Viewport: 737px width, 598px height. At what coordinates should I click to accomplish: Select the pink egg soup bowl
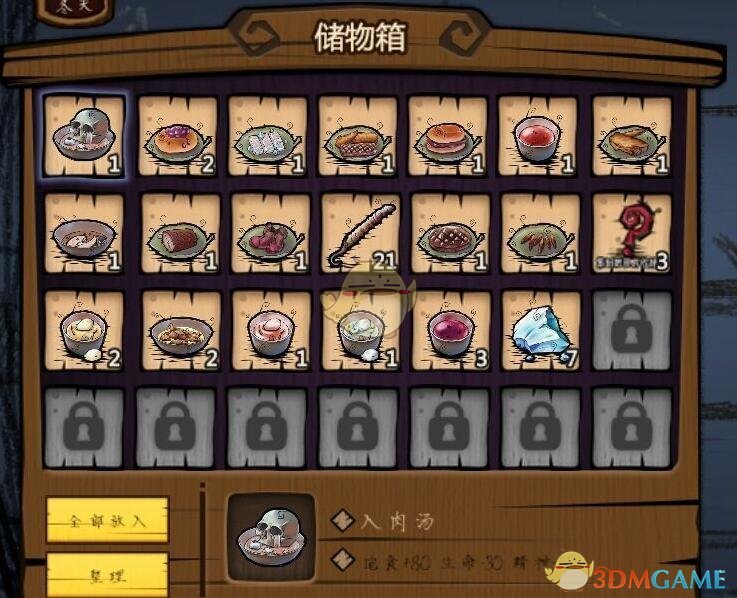click(267, 331)
